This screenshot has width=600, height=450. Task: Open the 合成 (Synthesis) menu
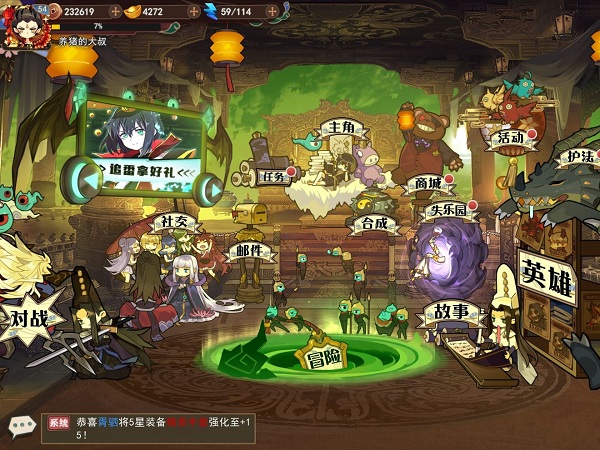374,222
